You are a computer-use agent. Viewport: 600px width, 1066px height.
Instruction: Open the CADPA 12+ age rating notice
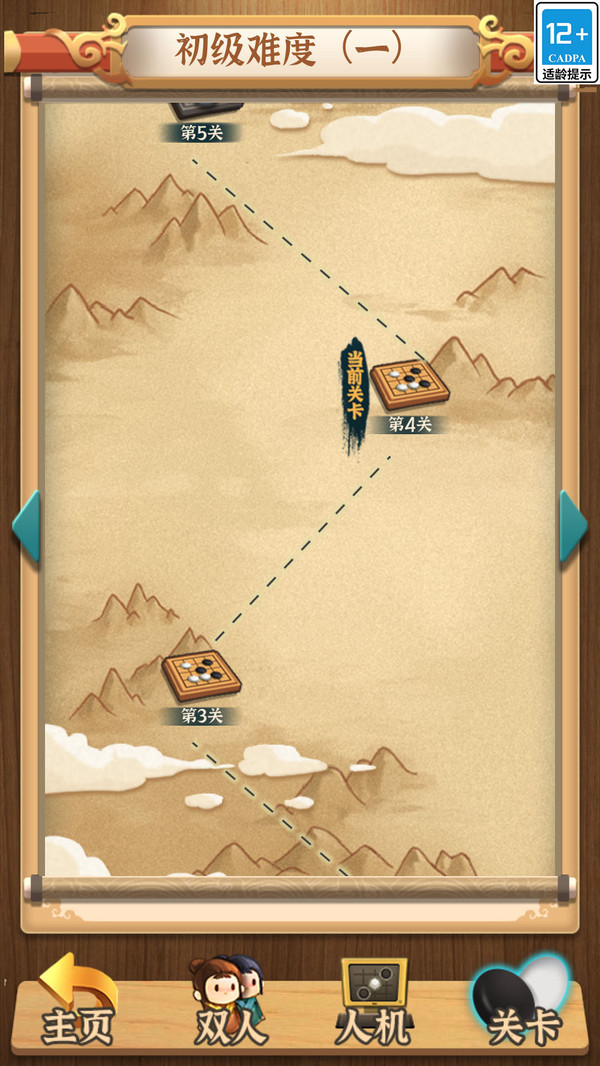[x=567, y=42]
